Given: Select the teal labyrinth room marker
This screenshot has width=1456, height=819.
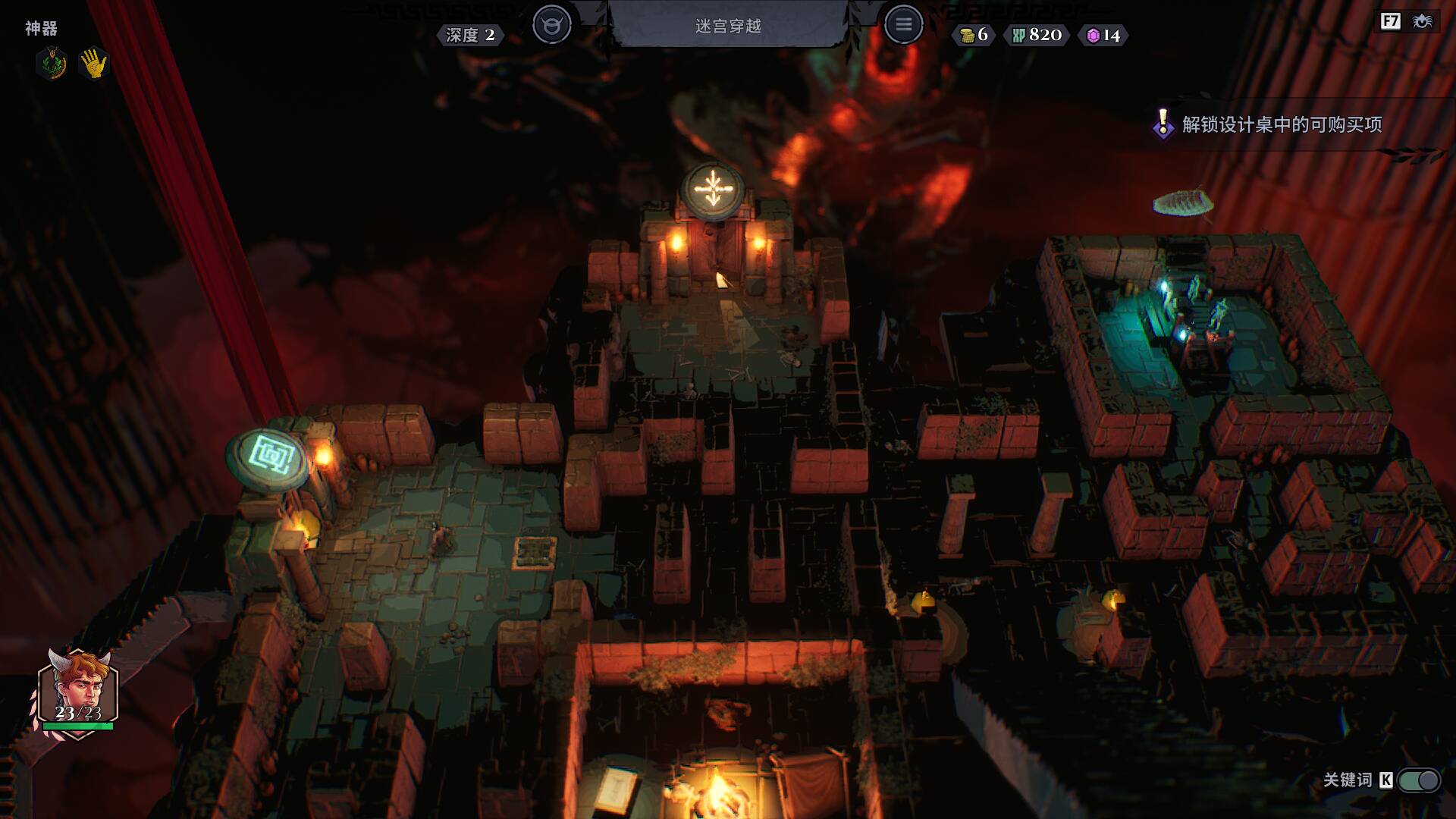Looking at the screenshot, I should point(269,454).
